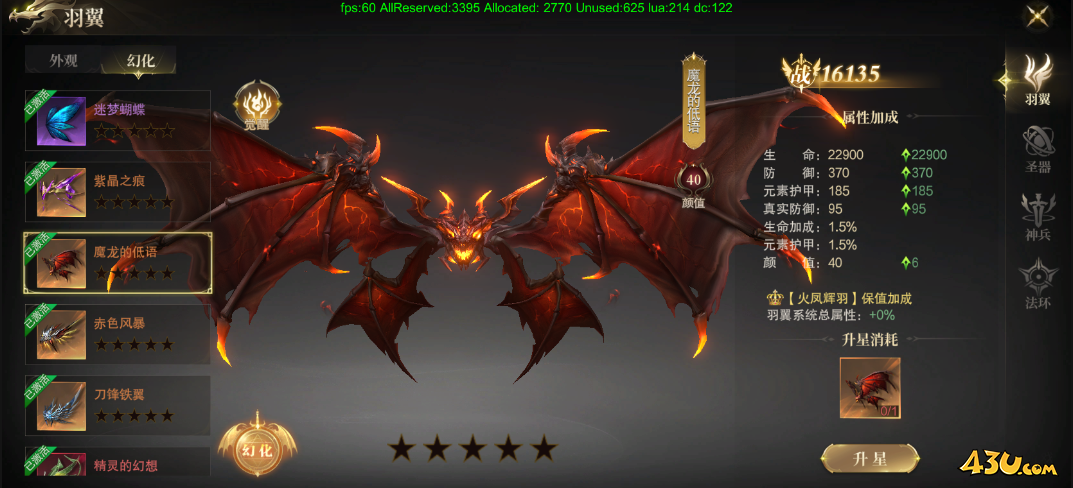Open the 法环 side menu
Viewport: 1073px width, 488px height.
(x=1038, y=284)
